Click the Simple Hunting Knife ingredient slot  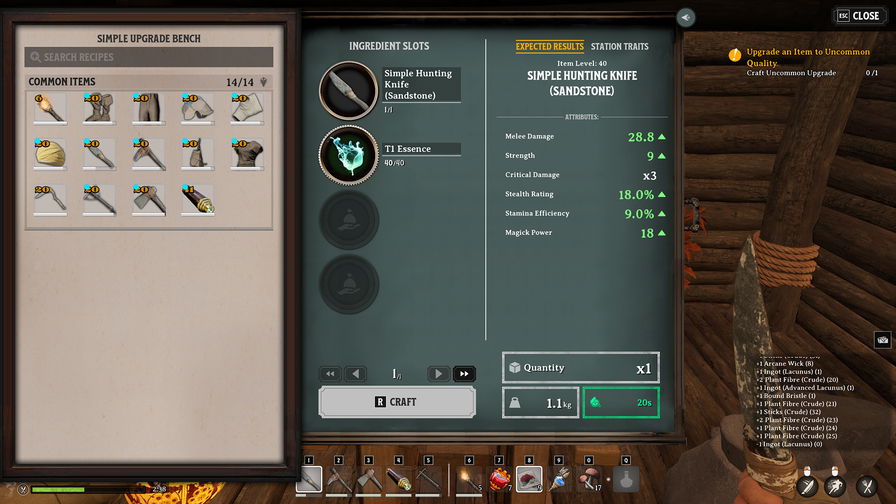tap(348, 89)
